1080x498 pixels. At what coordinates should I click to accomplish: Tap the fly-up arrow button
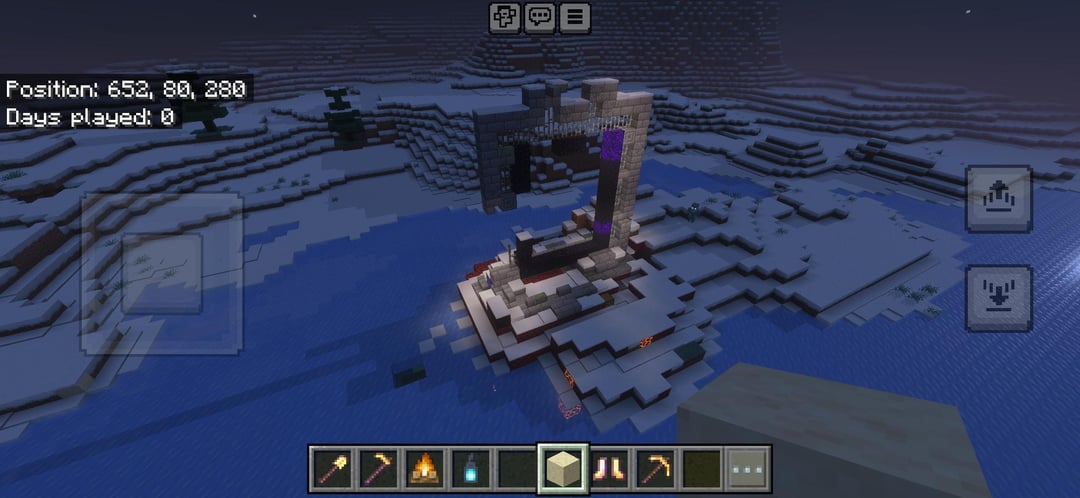tap(998, 199)
